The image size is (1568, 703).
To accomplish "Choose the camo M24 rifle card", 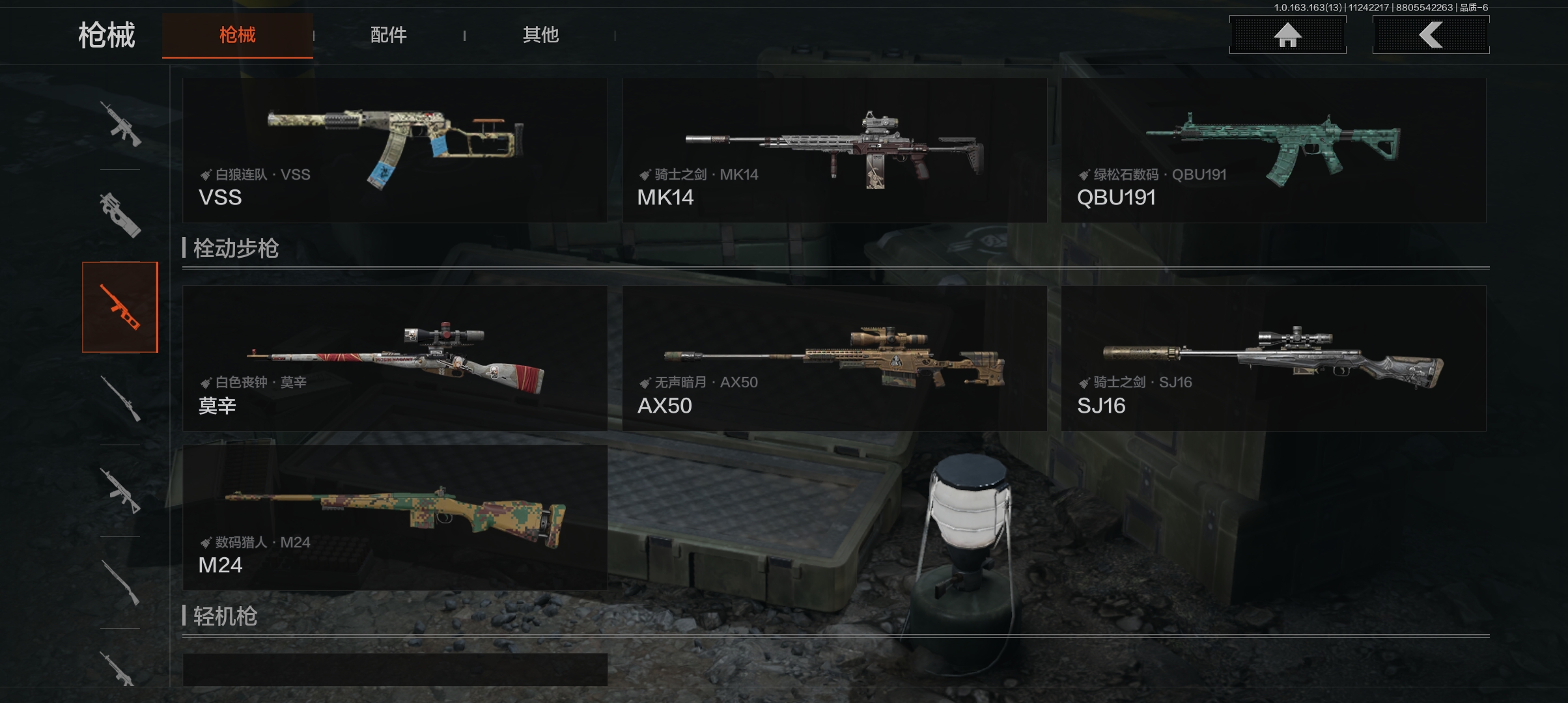I will [x=395, y=517].
